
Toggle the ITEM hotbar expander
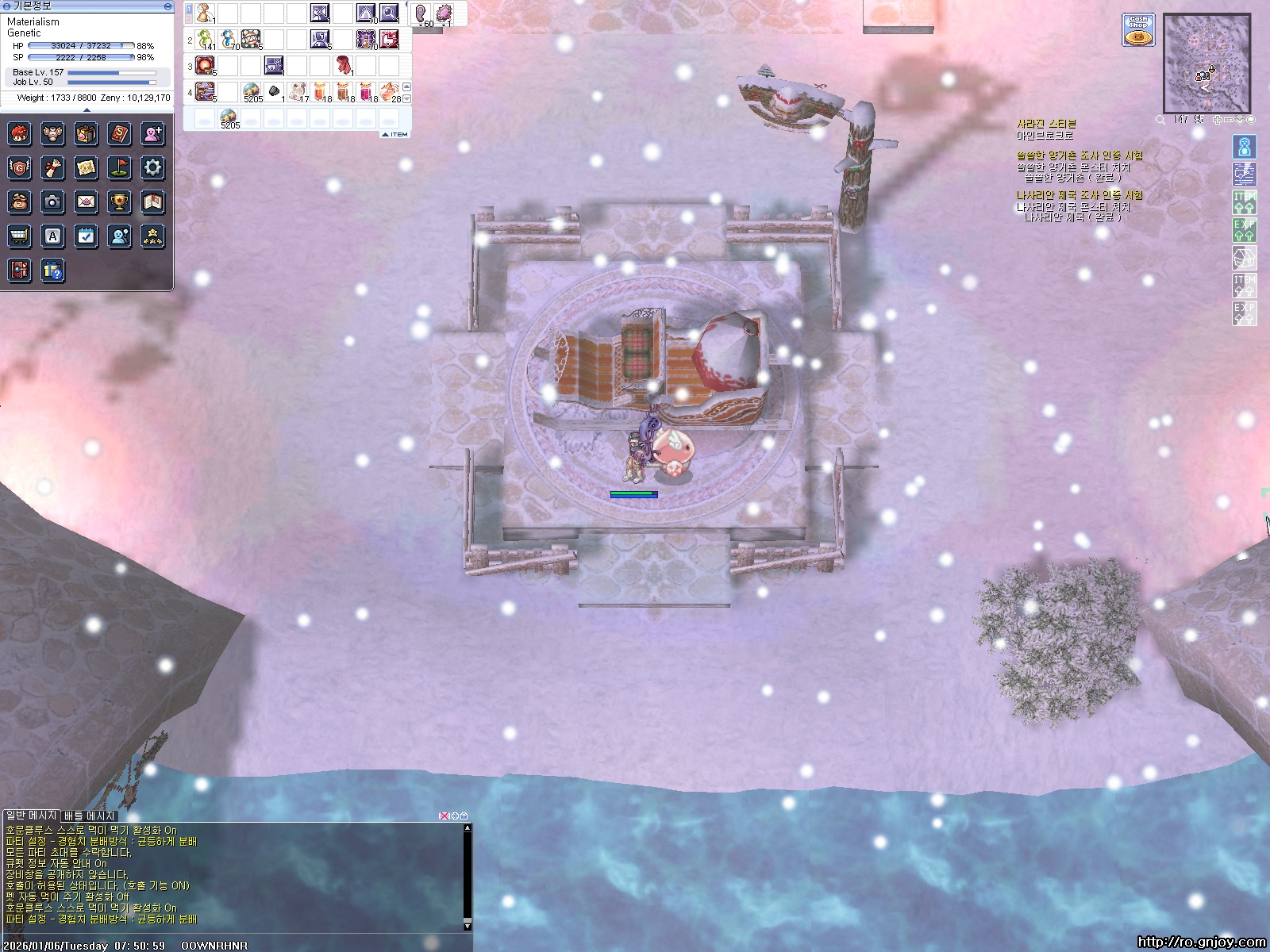pos(395,134)
